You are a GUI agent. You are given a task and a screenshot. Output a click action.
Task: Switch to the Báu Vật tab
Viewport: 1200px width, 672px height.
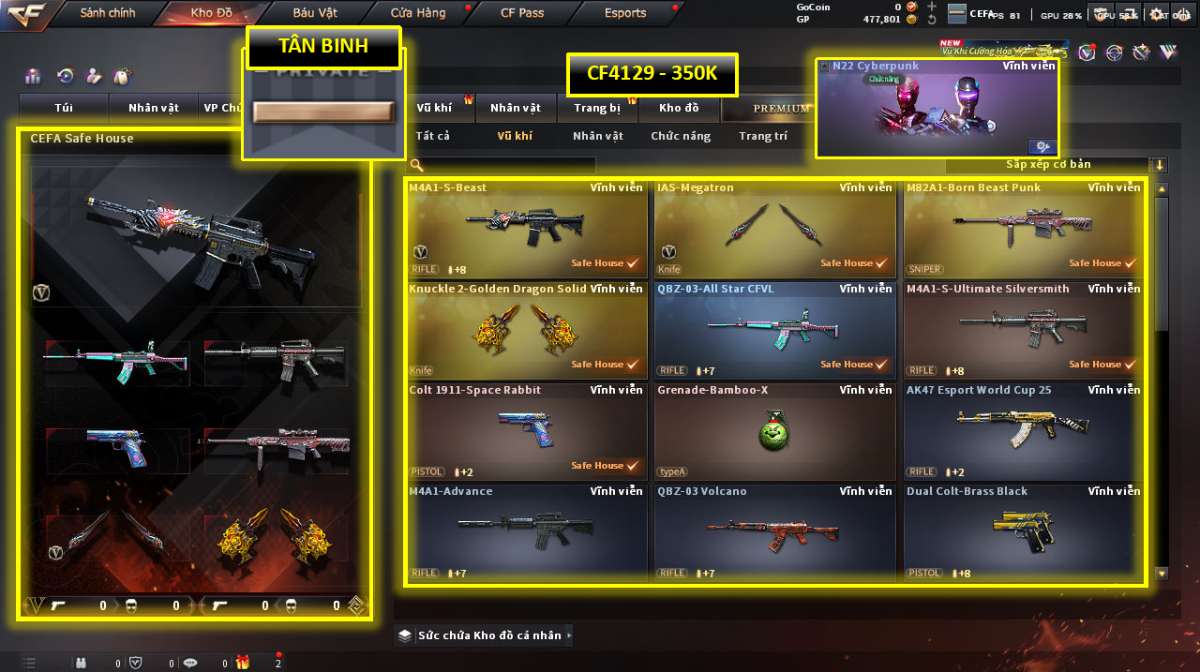316,14
